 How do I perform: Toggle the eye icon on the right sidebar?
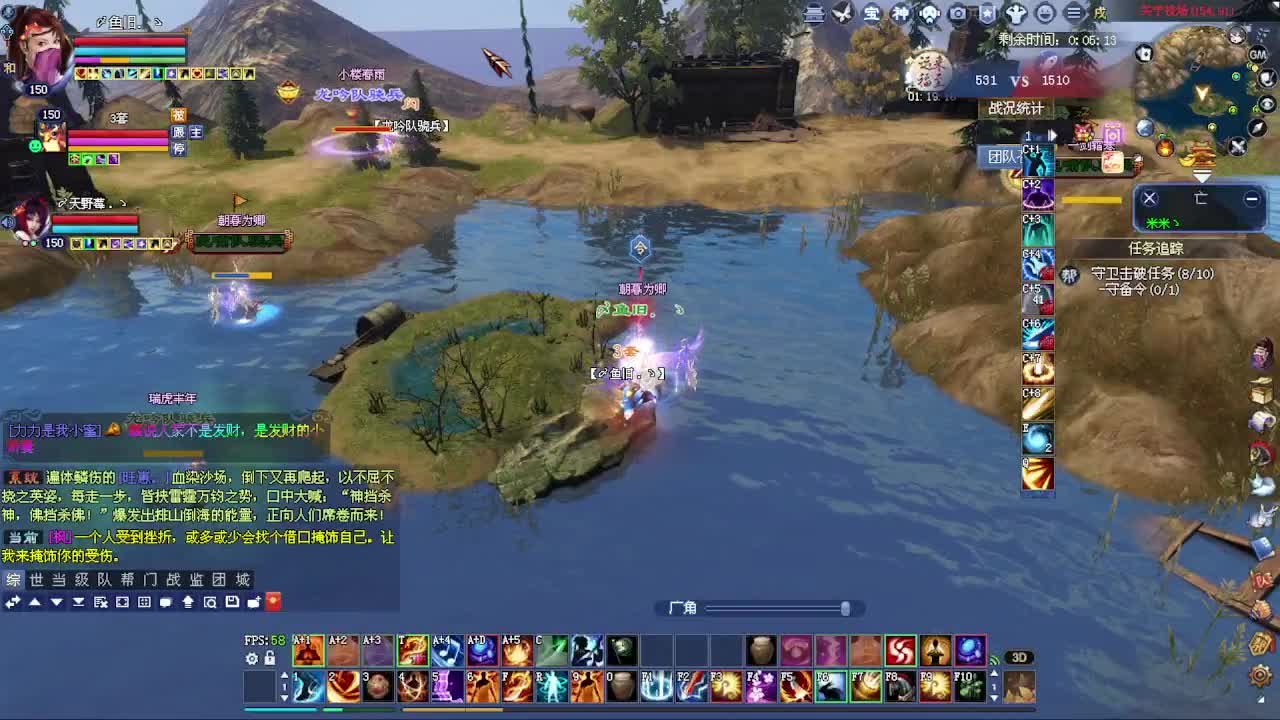pyautogui.click(x=1267, y=103)
